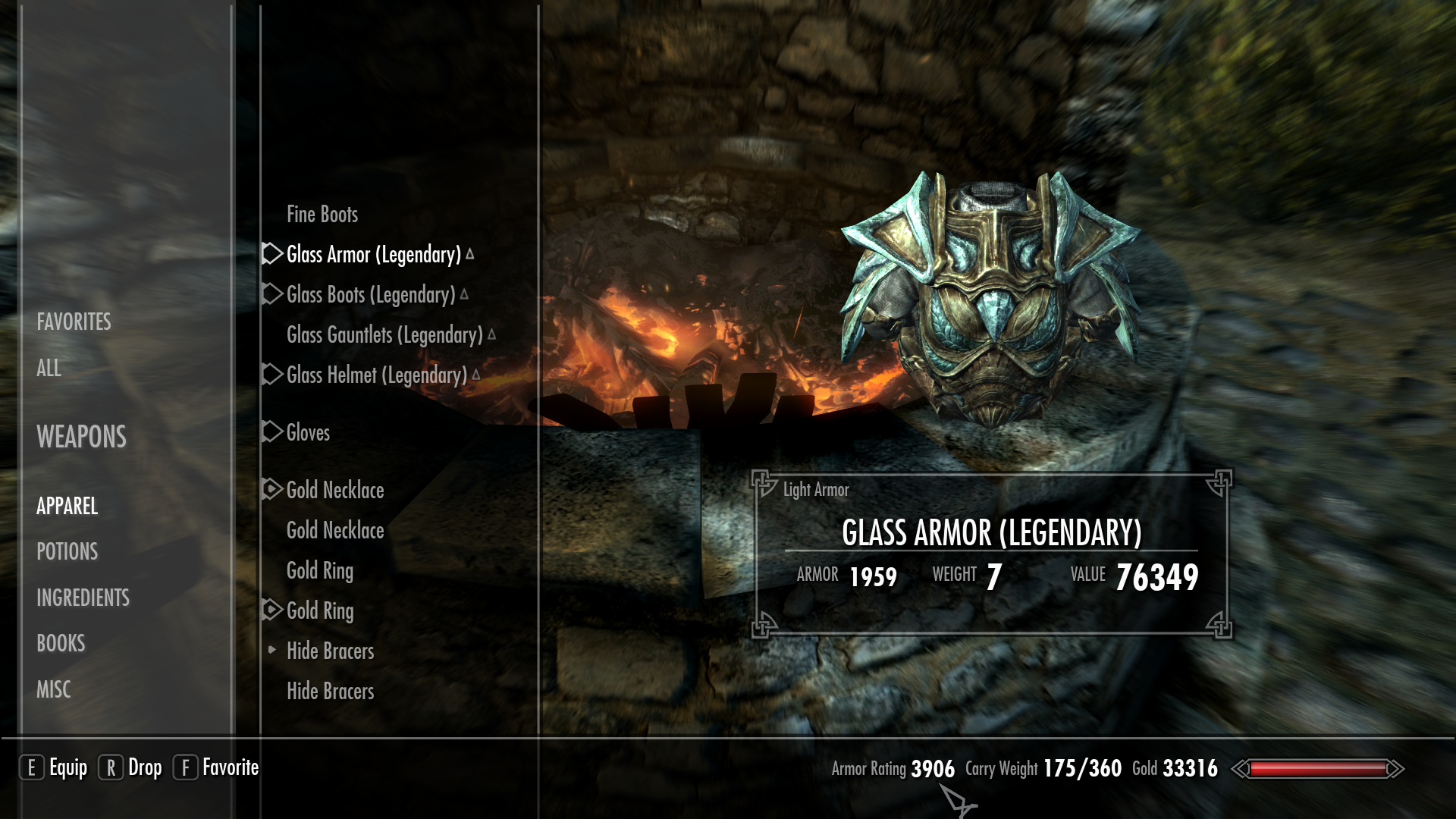The image size is (1456, 819).
Task: Select Glass Helmet (Legendary) item
Action: [x=376, y=375]
